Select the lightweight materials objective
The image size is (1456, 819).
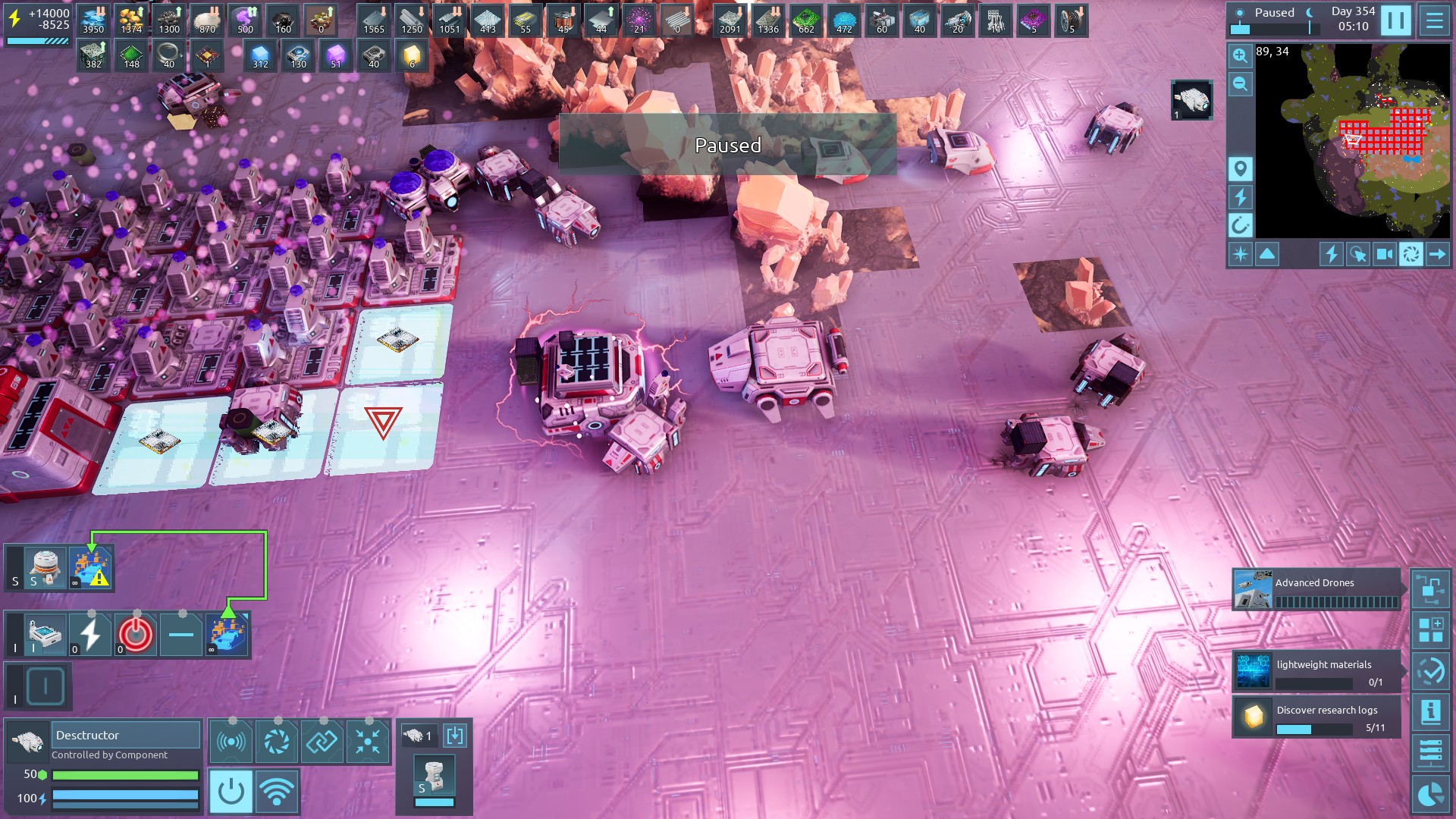click(x=1316, y=671)
